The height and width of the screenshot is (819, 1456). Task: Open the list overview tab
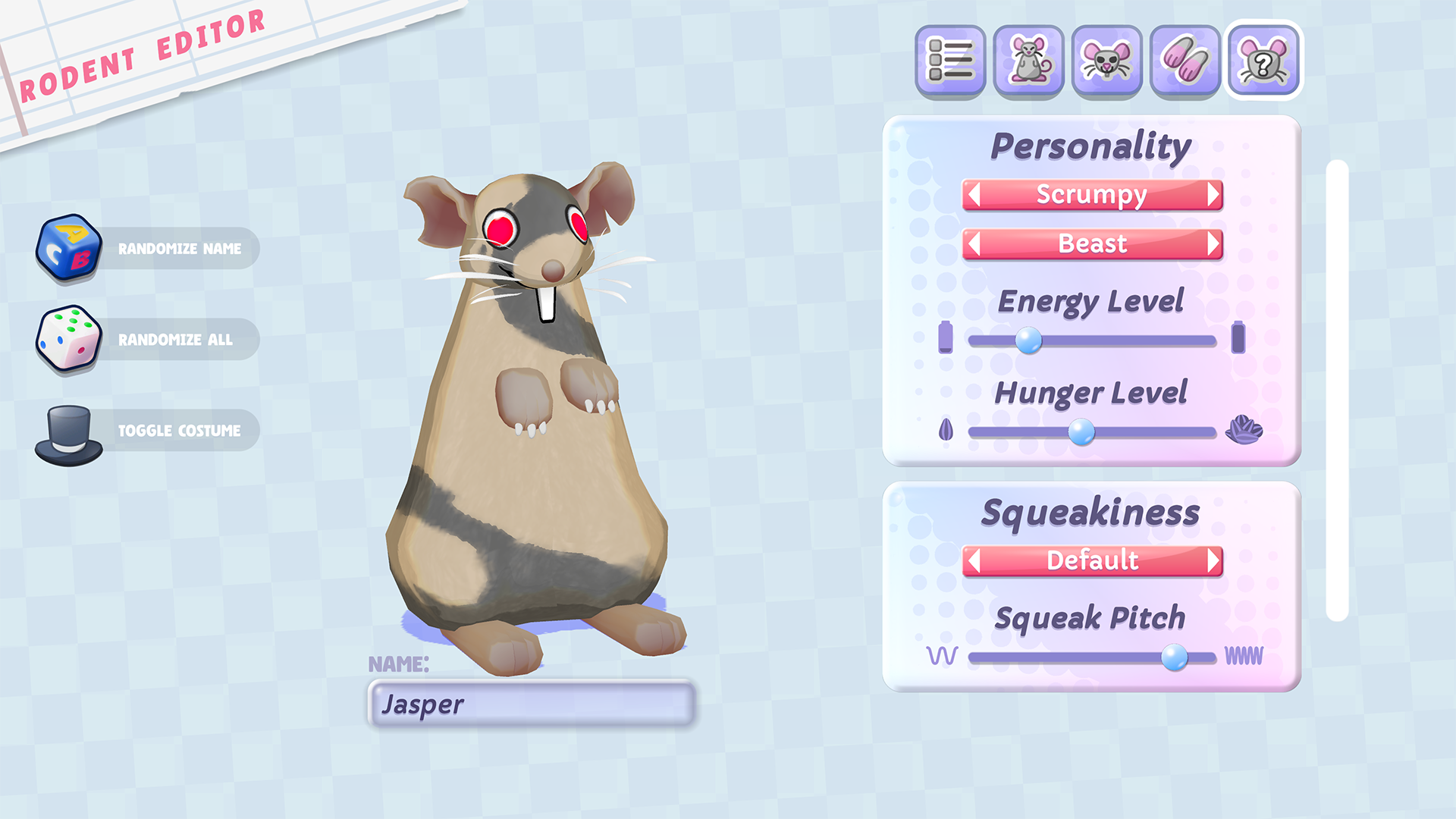[x=950, y=61]
